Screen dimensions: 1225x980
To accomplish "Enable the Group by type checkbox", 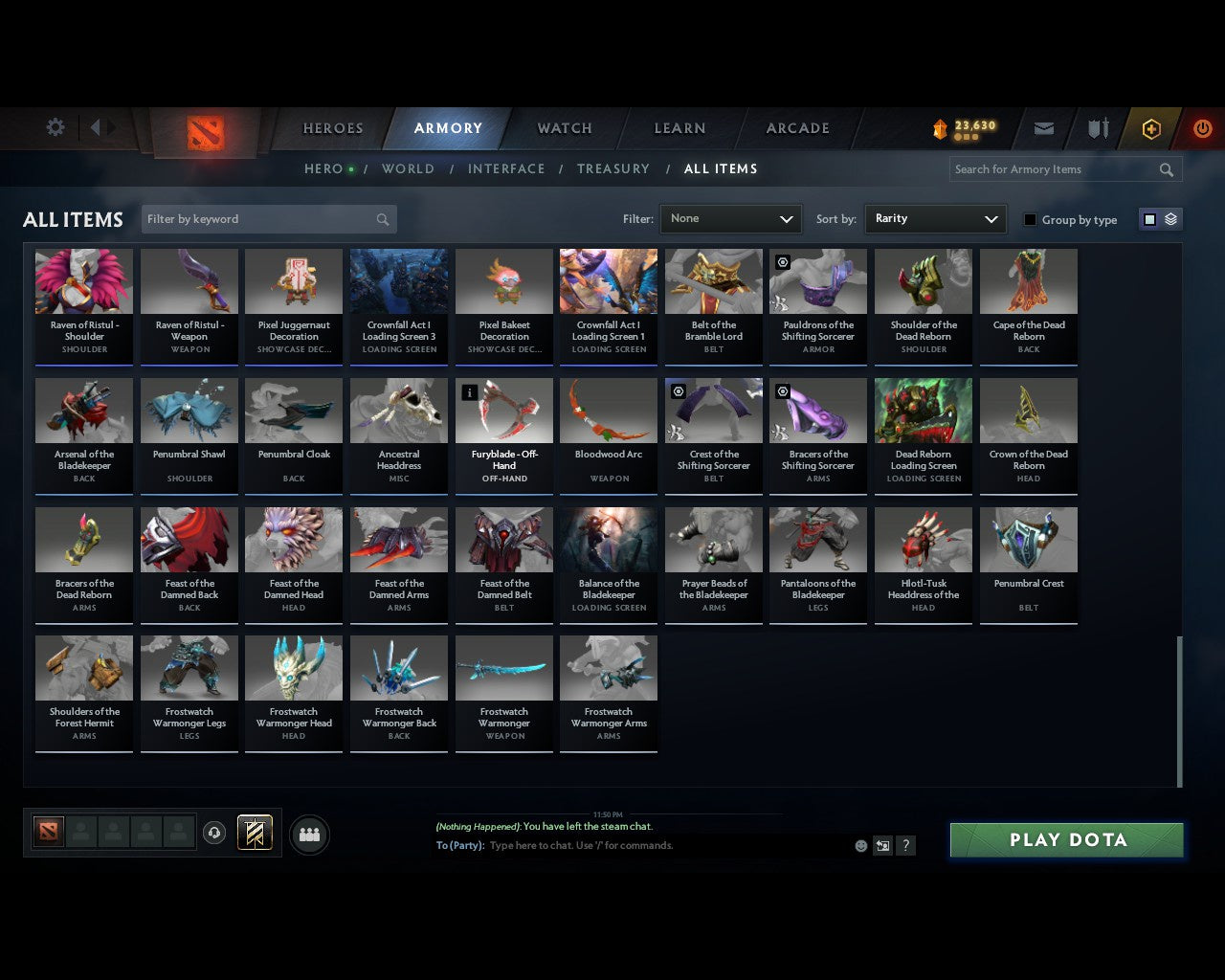I will (1030, 219).
